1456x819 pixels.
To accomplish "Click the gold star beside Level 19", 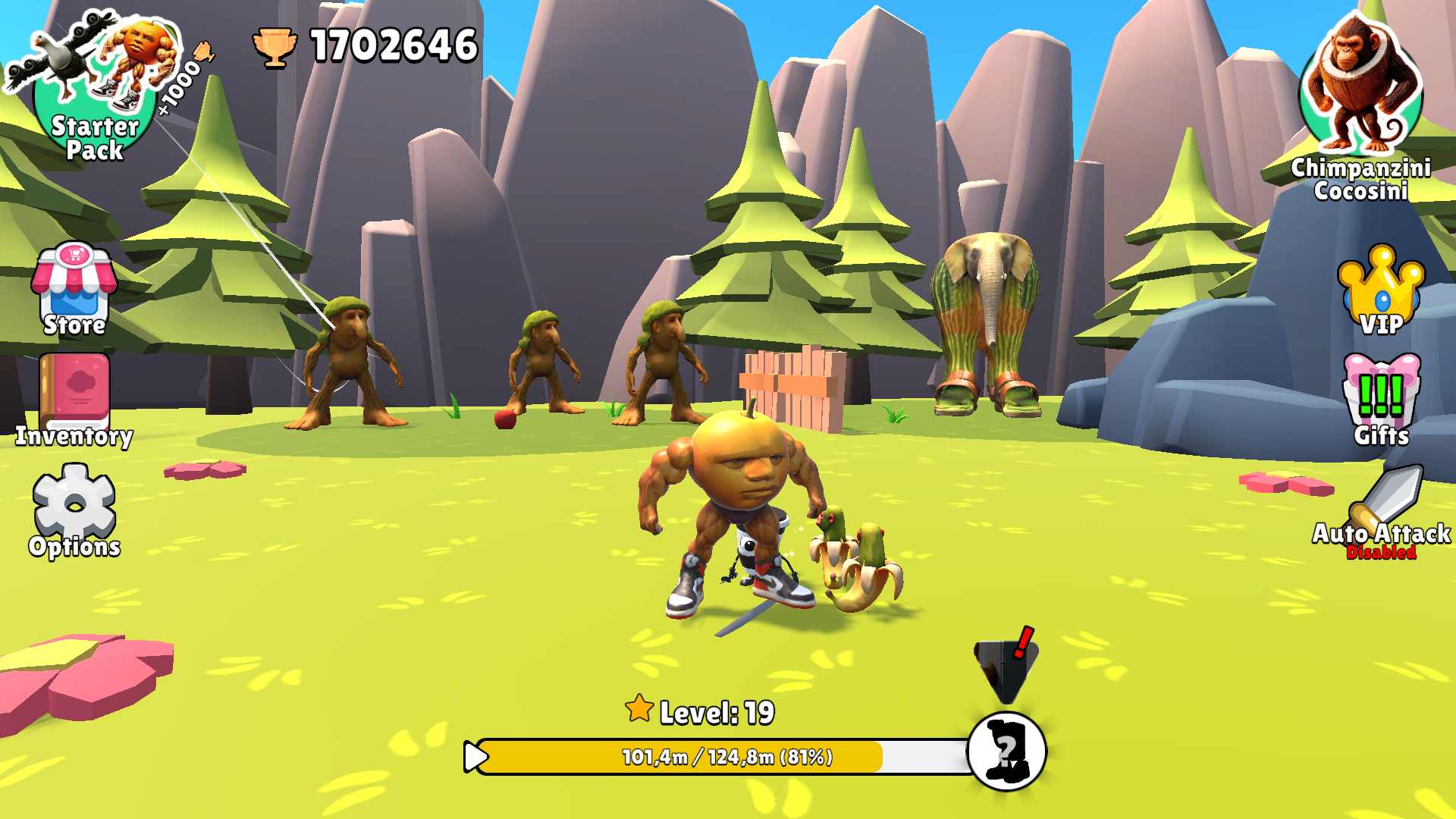I will point(639,710).
